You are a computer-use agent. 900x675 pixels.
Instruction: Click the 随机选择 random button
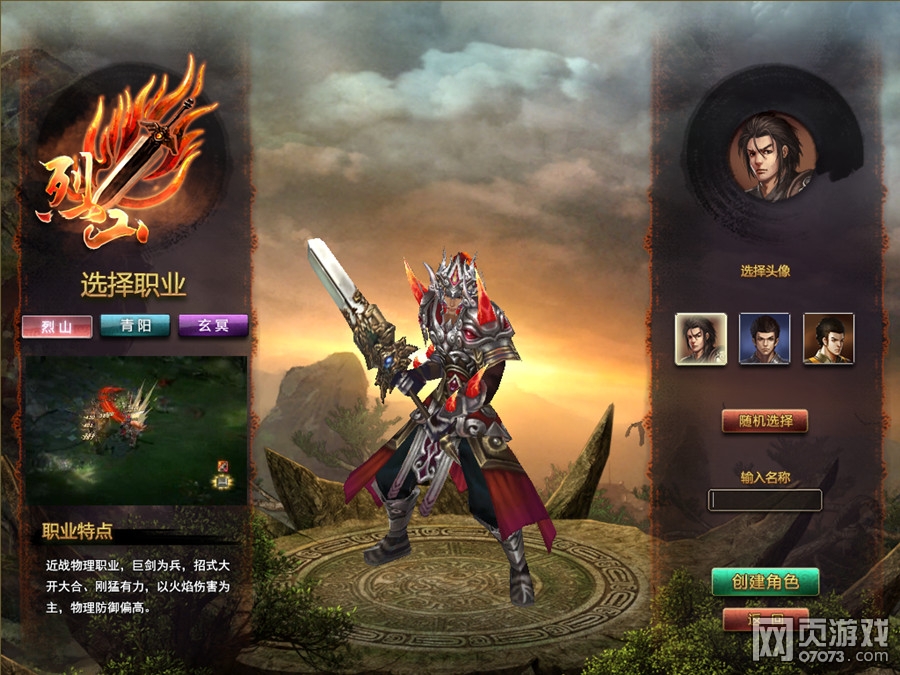click(x=764, y=421)
